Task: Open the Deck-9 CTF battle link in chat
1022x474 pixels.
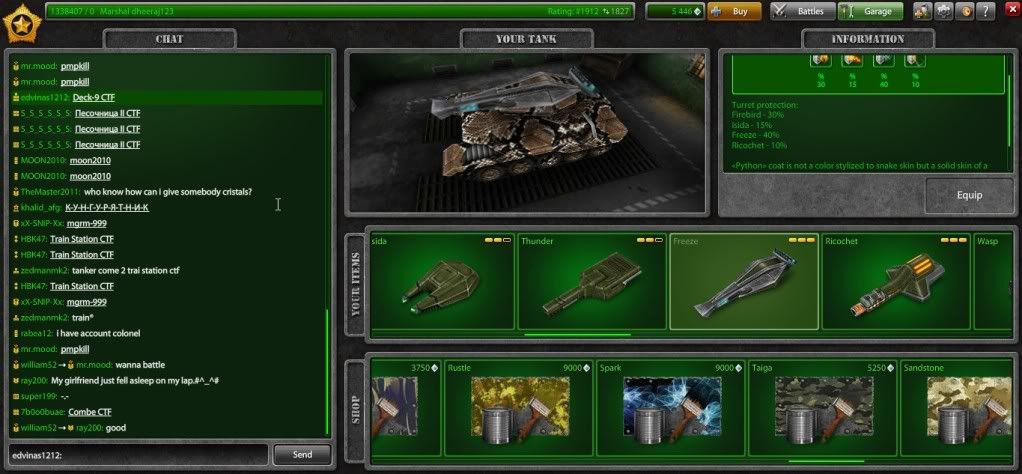Action: pos(97,97)
